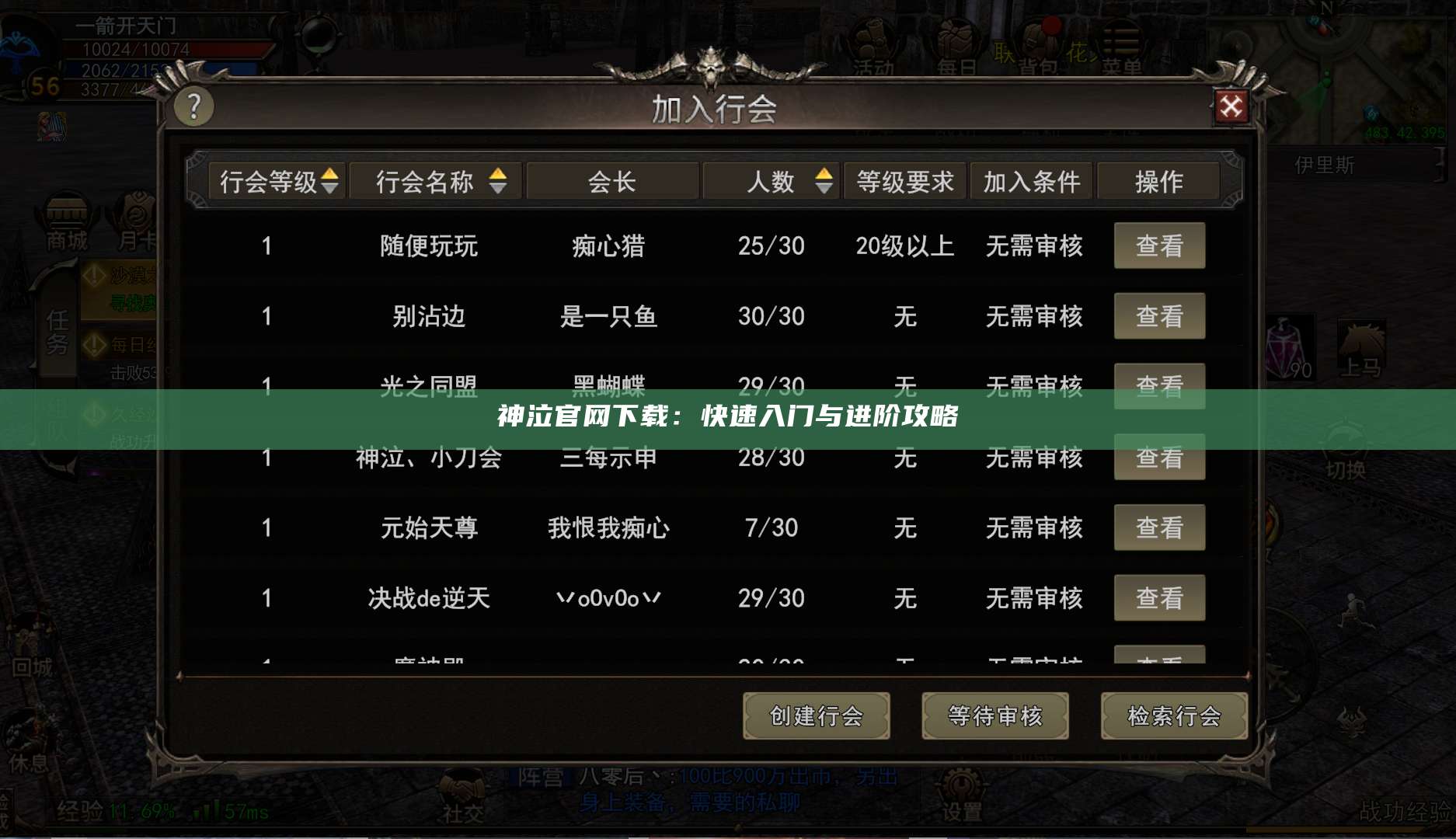Click the help question mark on guild window
This screenshot has height=839, width=1456.
[192, 107]
